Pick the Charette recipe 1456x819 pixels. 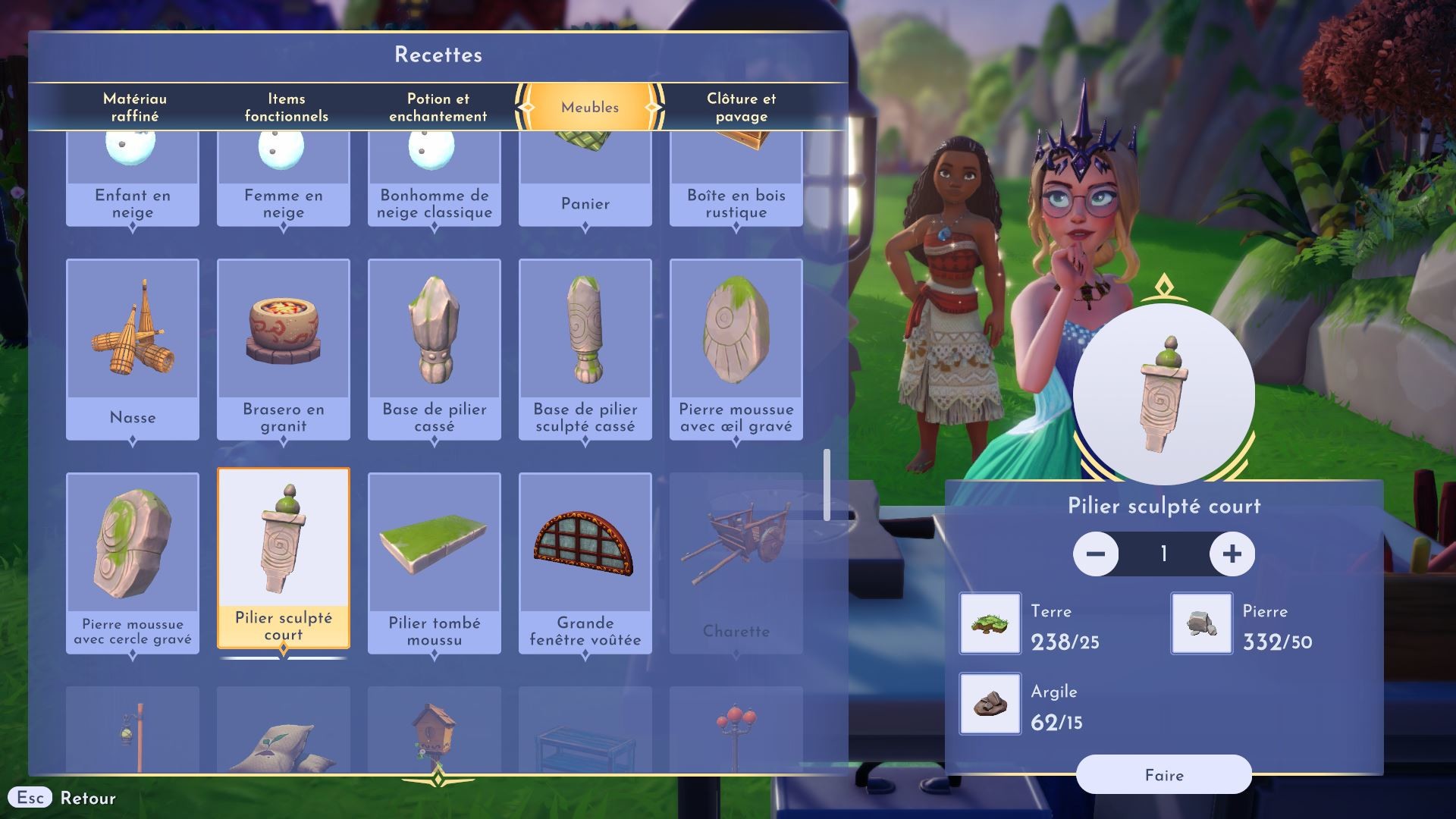tap(736, 563)
